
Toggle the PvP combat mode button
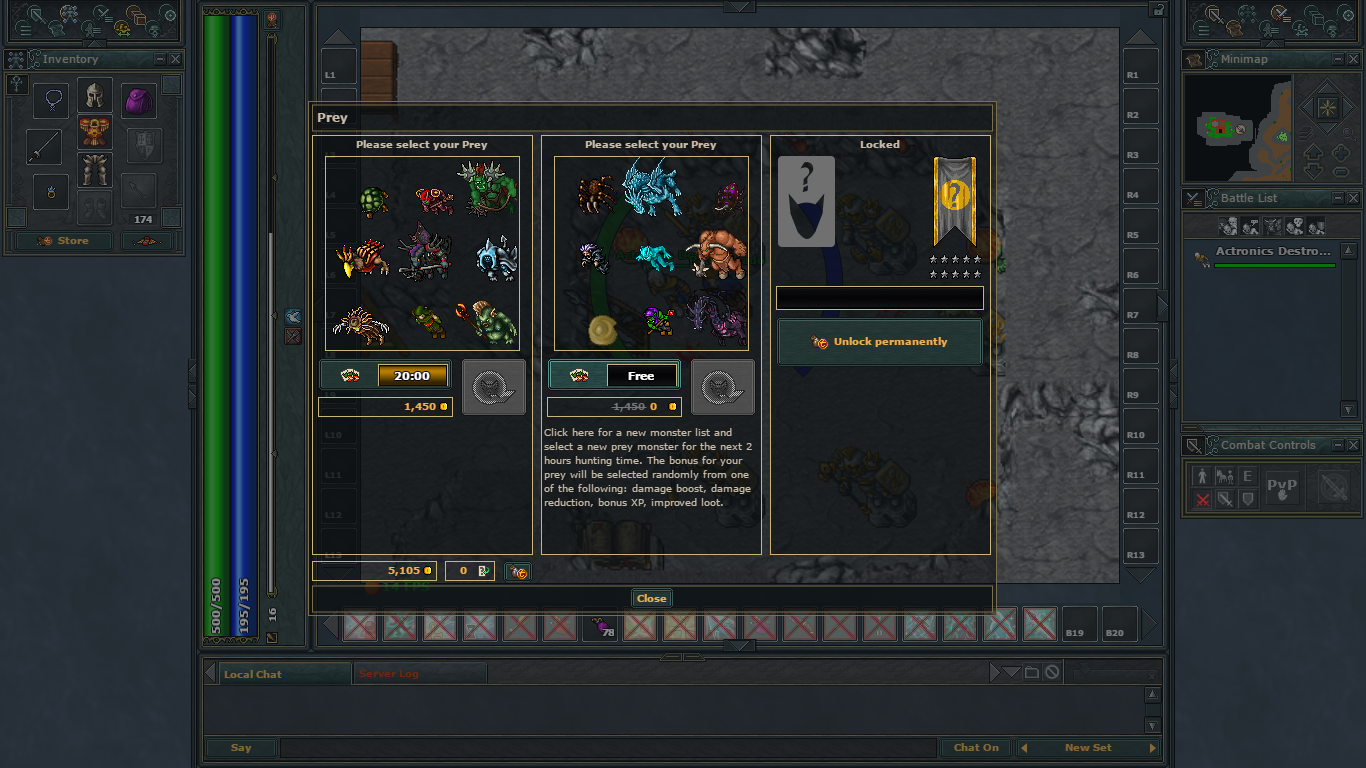[x=1281, y=487]
